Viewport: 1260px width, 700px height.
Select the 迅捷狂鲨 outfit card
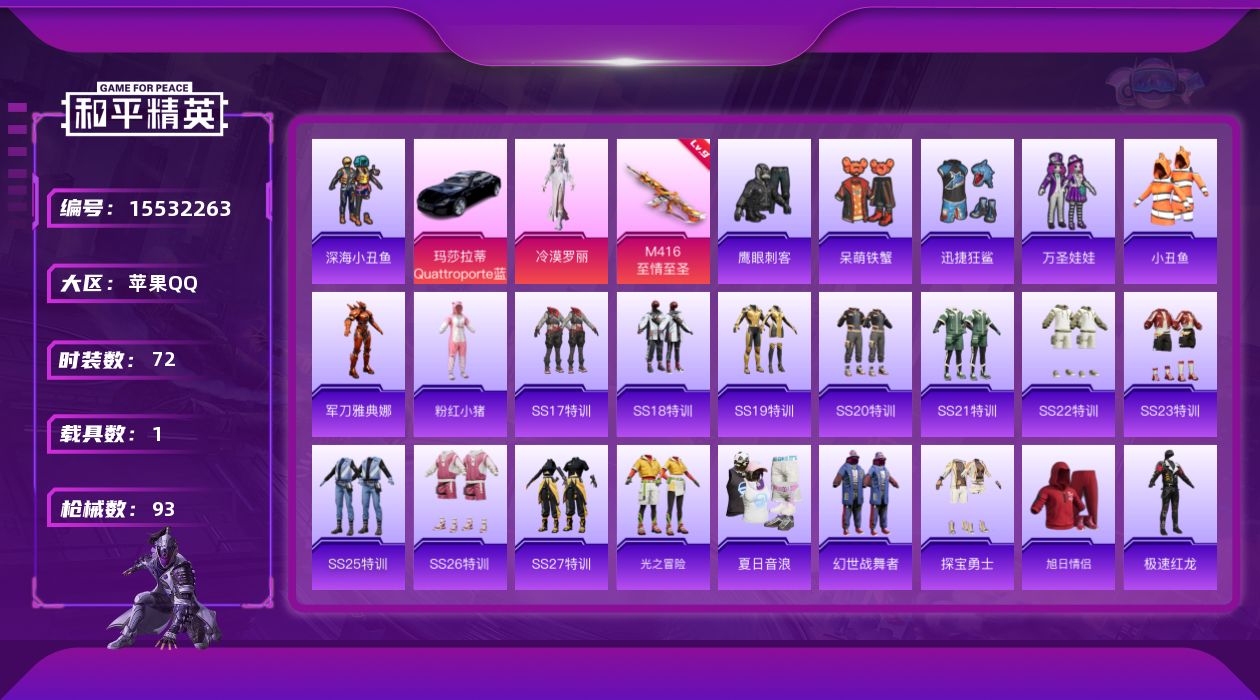pos(967,211)
